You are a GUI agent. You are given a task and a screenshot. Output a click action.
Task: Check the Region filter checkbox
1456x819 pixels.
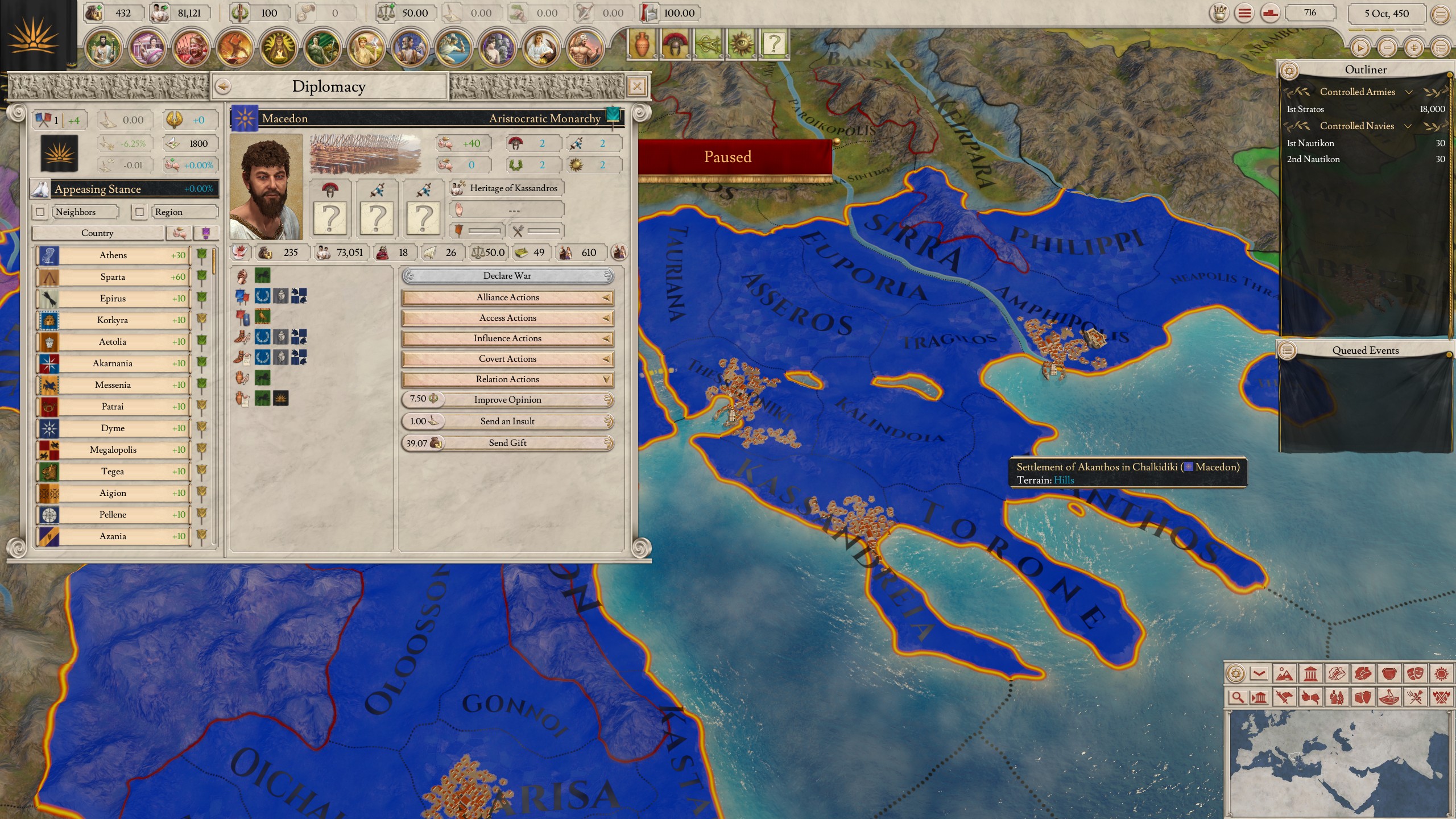point(140,212)
